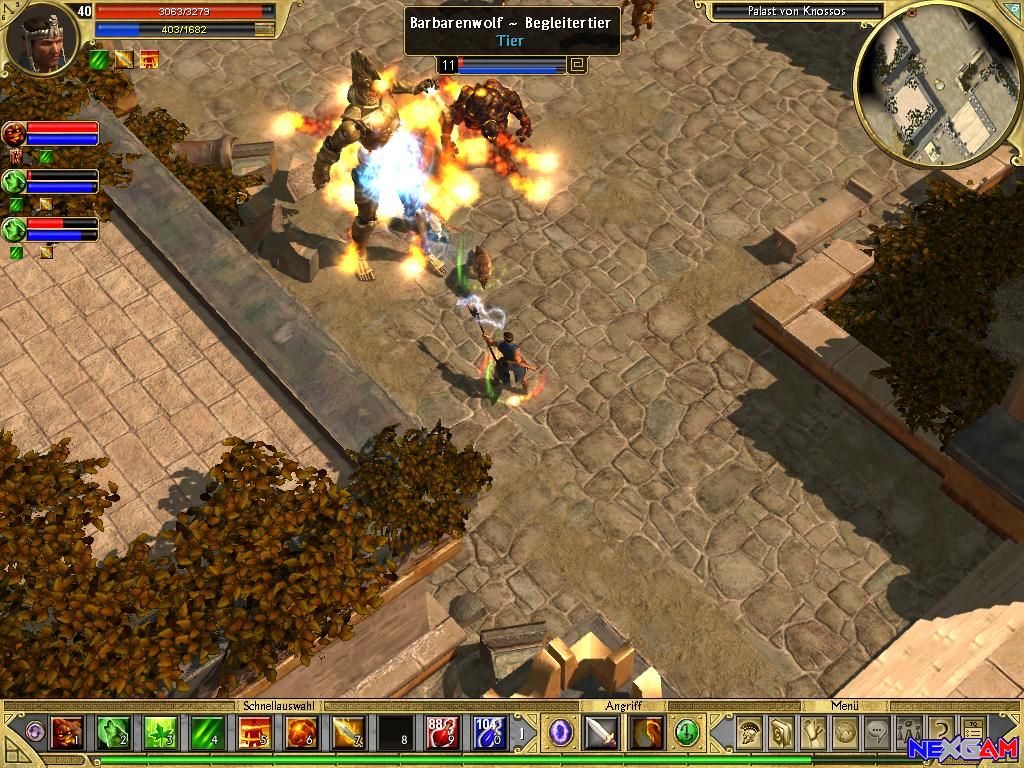The width and height of the screenshot is (1024, 768).
Task: Choose the orange swirl secondary attack slot
Action: click(646, 733)
